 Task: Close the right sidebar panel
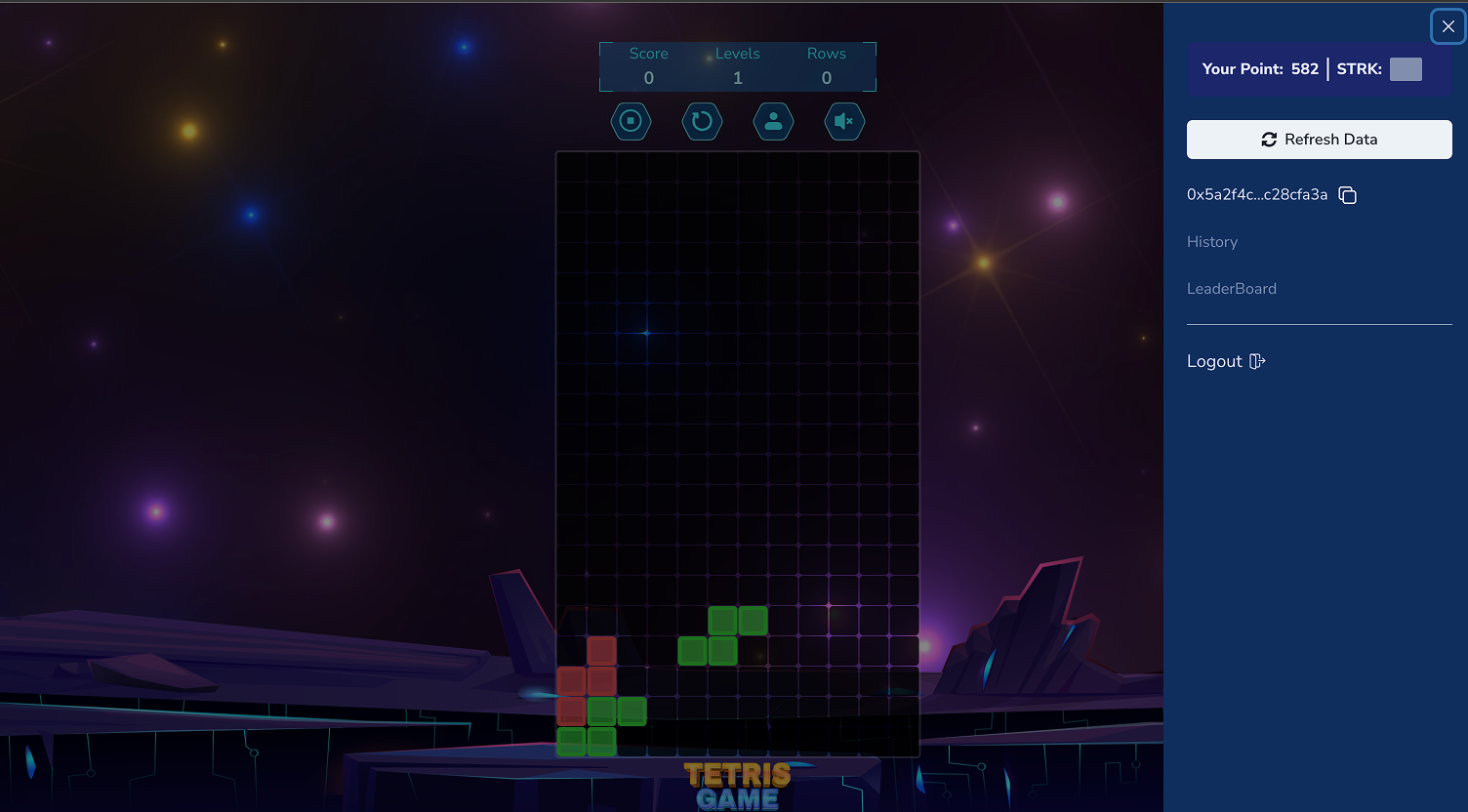click(1448, 26)
